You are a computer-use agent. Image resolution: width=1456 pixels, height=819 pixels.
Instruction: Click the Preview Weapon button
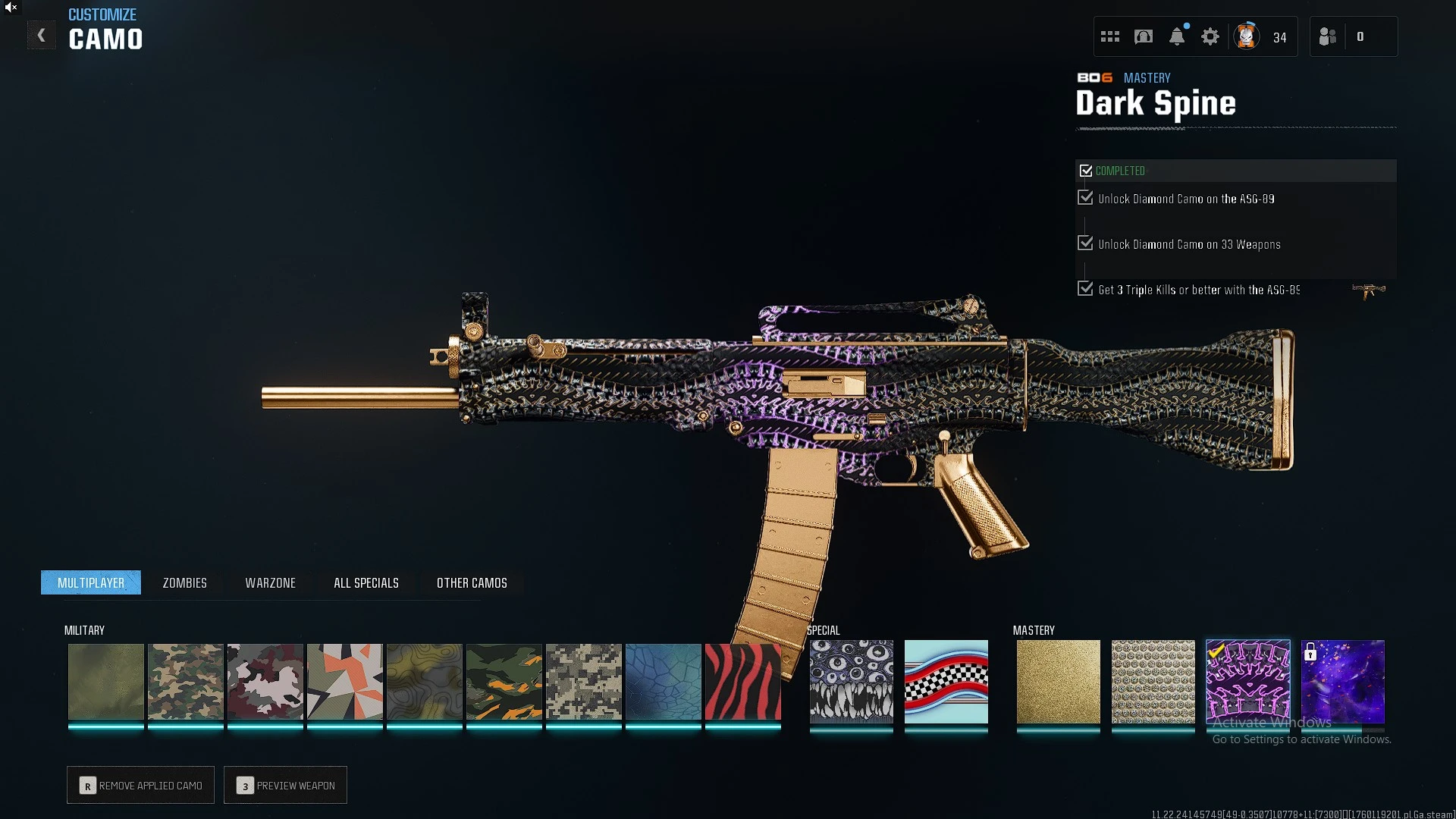tap(285, 785)
